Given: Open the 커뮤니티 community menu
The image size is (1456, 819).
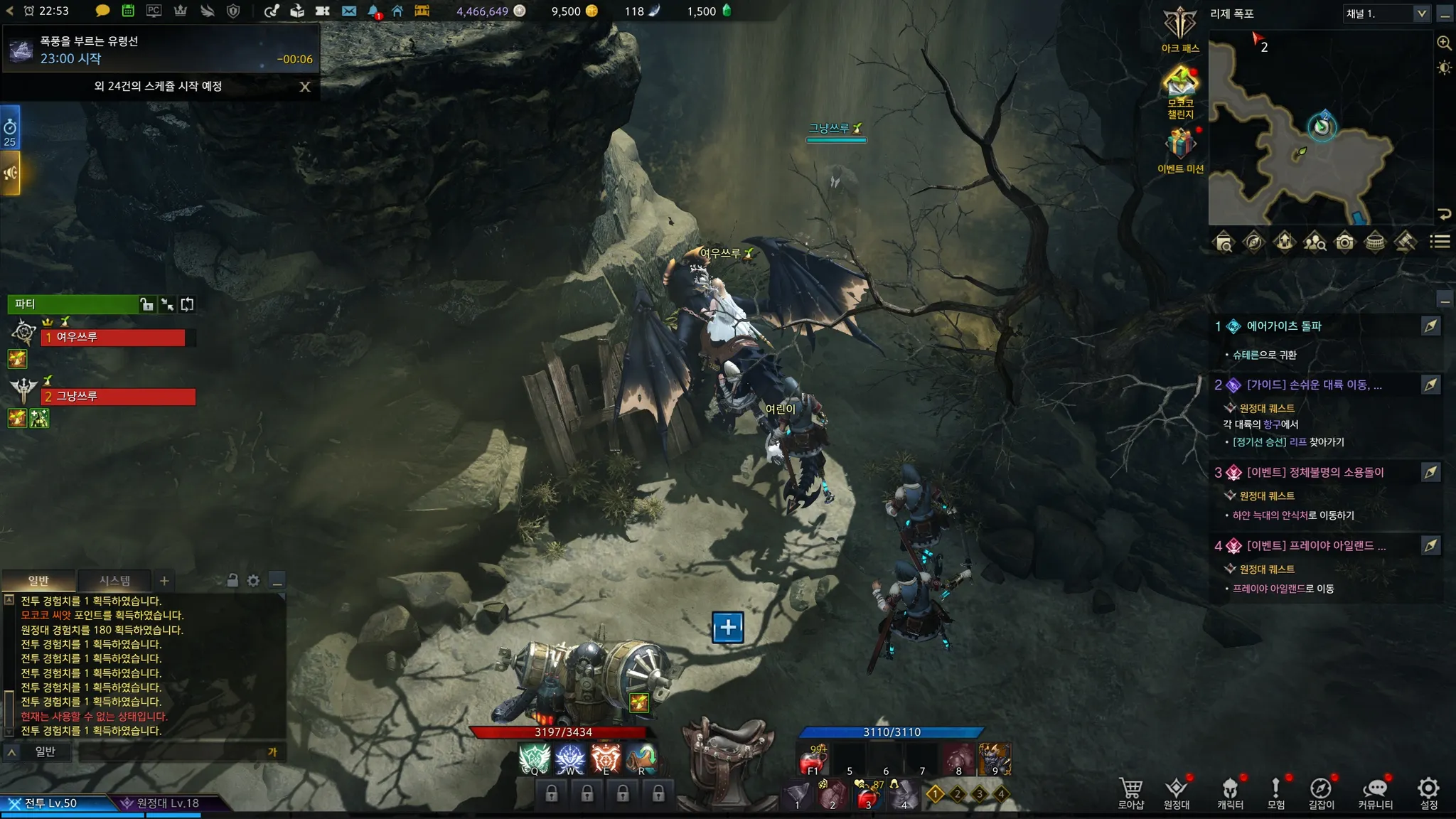Looking at the screenshot, I should 1376,793.
